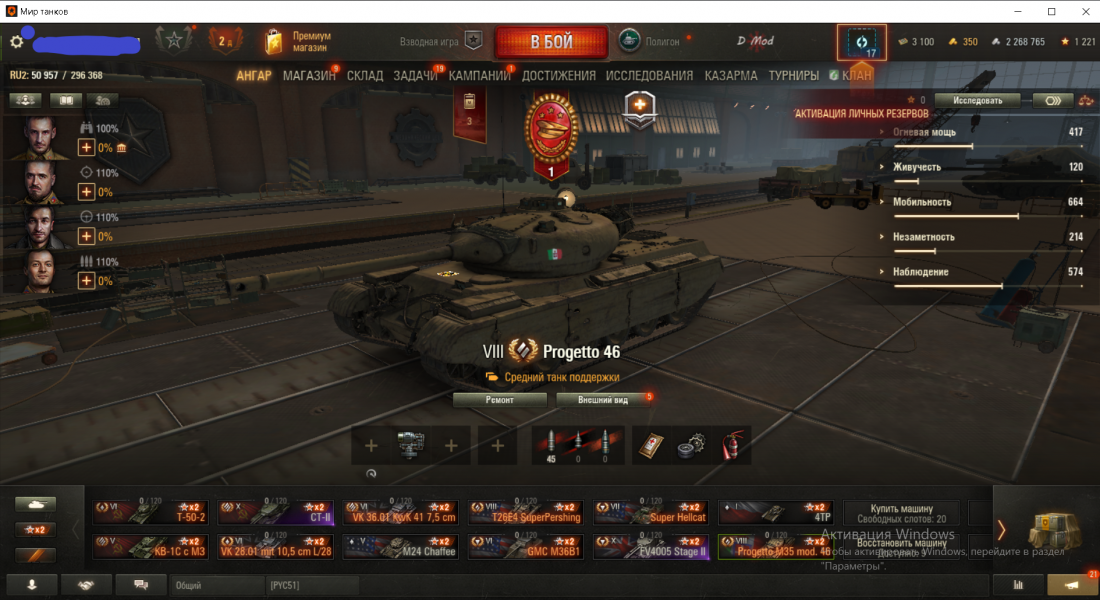Viewport: 1100px width, 600px height.
Task: Choose the M24 Chaffee tank
Action: tap(400, 547)
